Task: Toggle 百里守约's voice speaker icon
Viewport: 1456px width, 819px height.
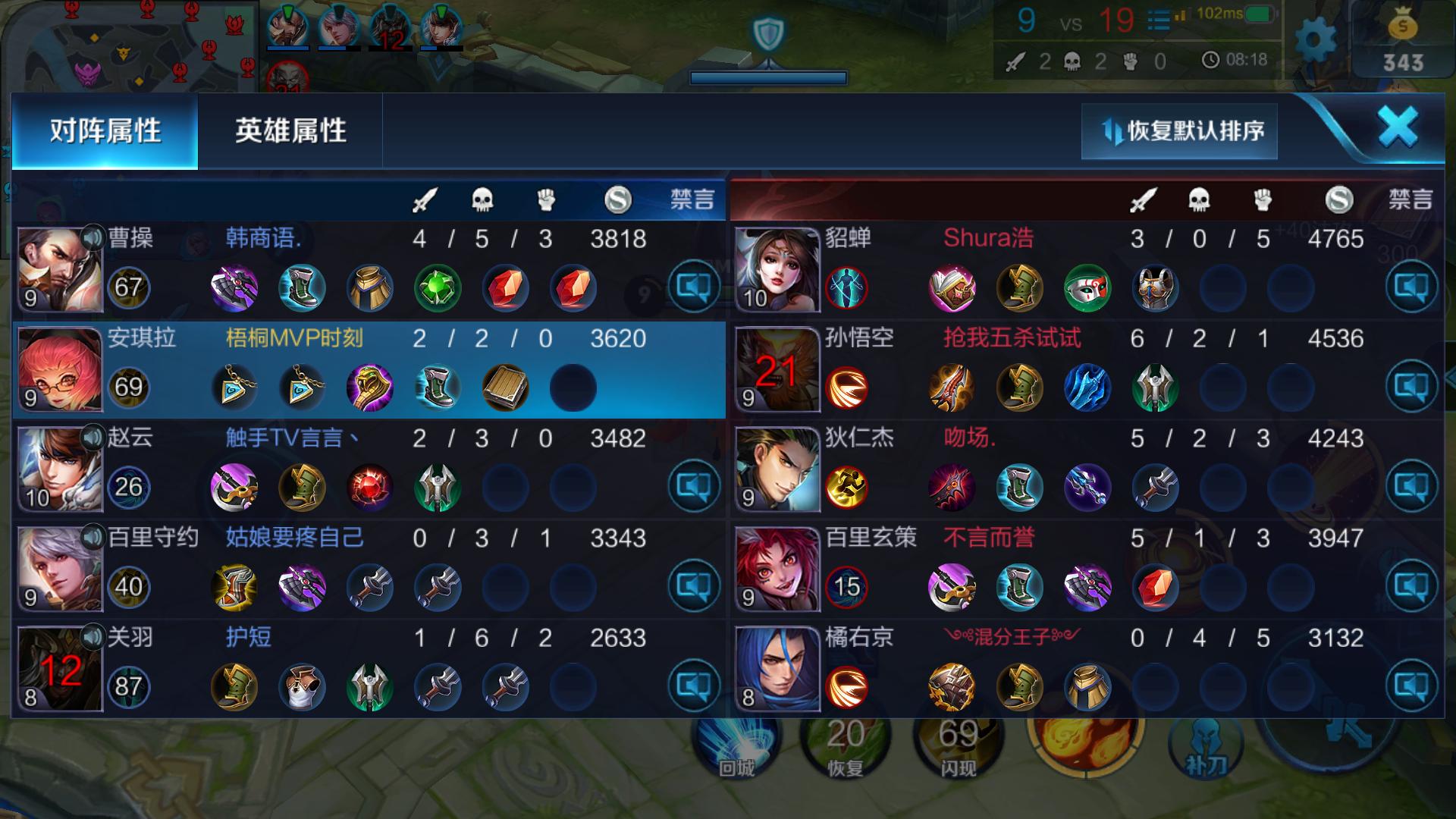Action: [93, 538]
